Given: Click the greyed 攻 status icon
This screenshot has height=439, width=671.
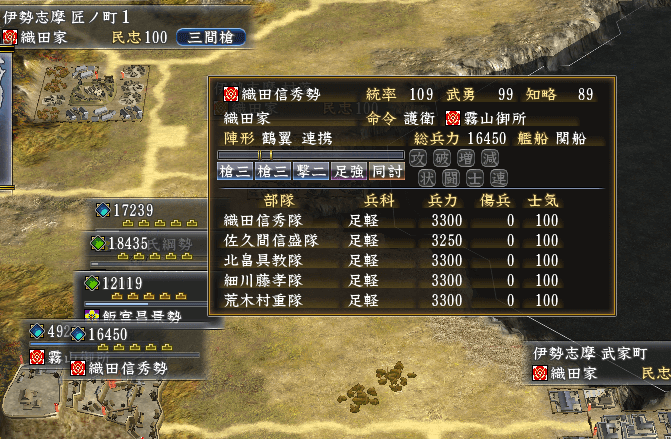Looking at the screenshot, I should click(418, 158).
